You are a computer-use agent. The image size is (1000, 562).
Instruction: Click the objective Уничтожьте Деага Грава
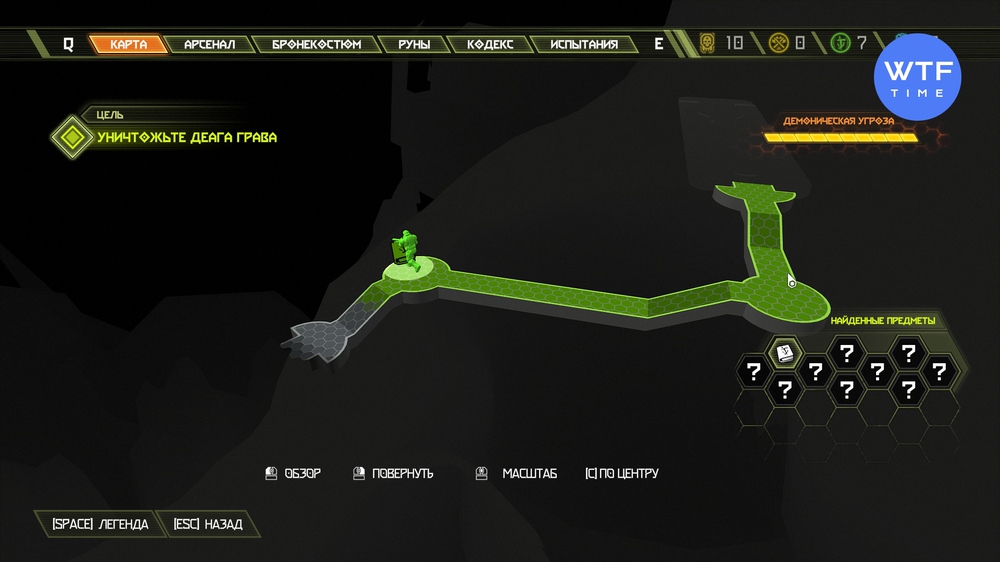187,137
